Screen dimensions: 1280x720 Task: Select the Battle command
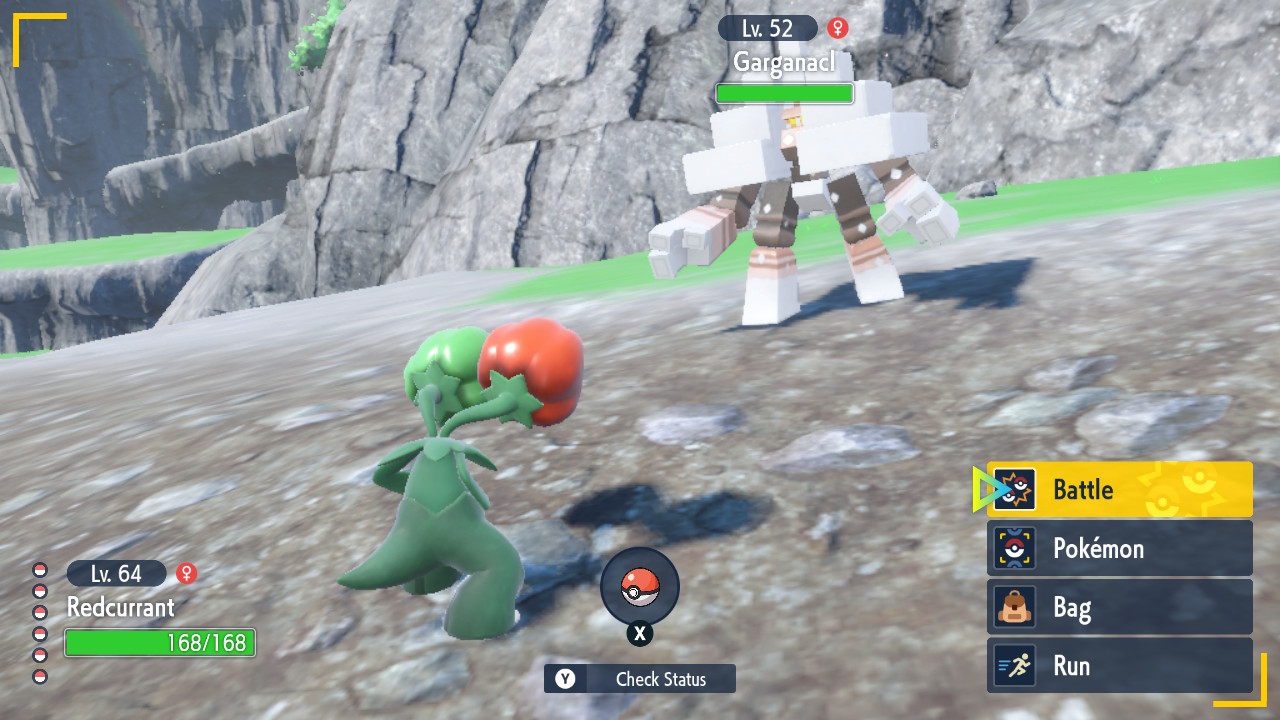1119,490
